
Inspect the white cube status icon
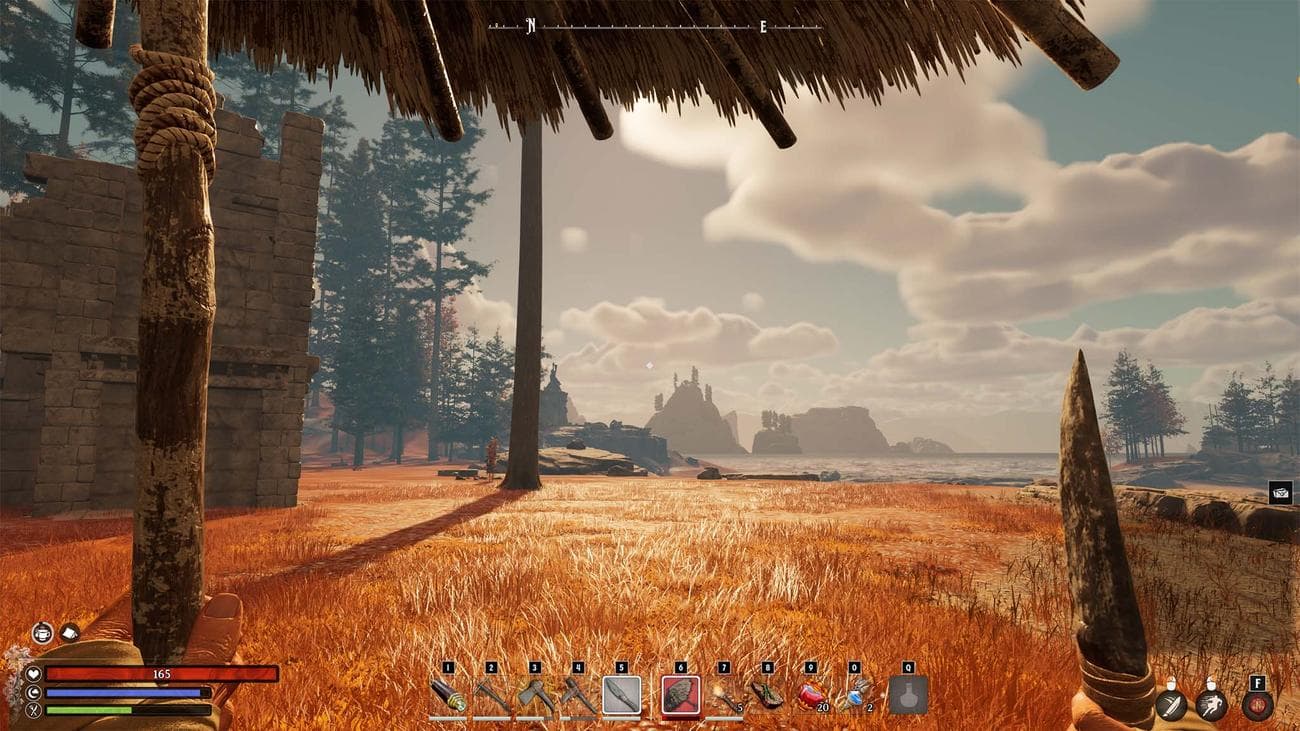tap(69, 632)
